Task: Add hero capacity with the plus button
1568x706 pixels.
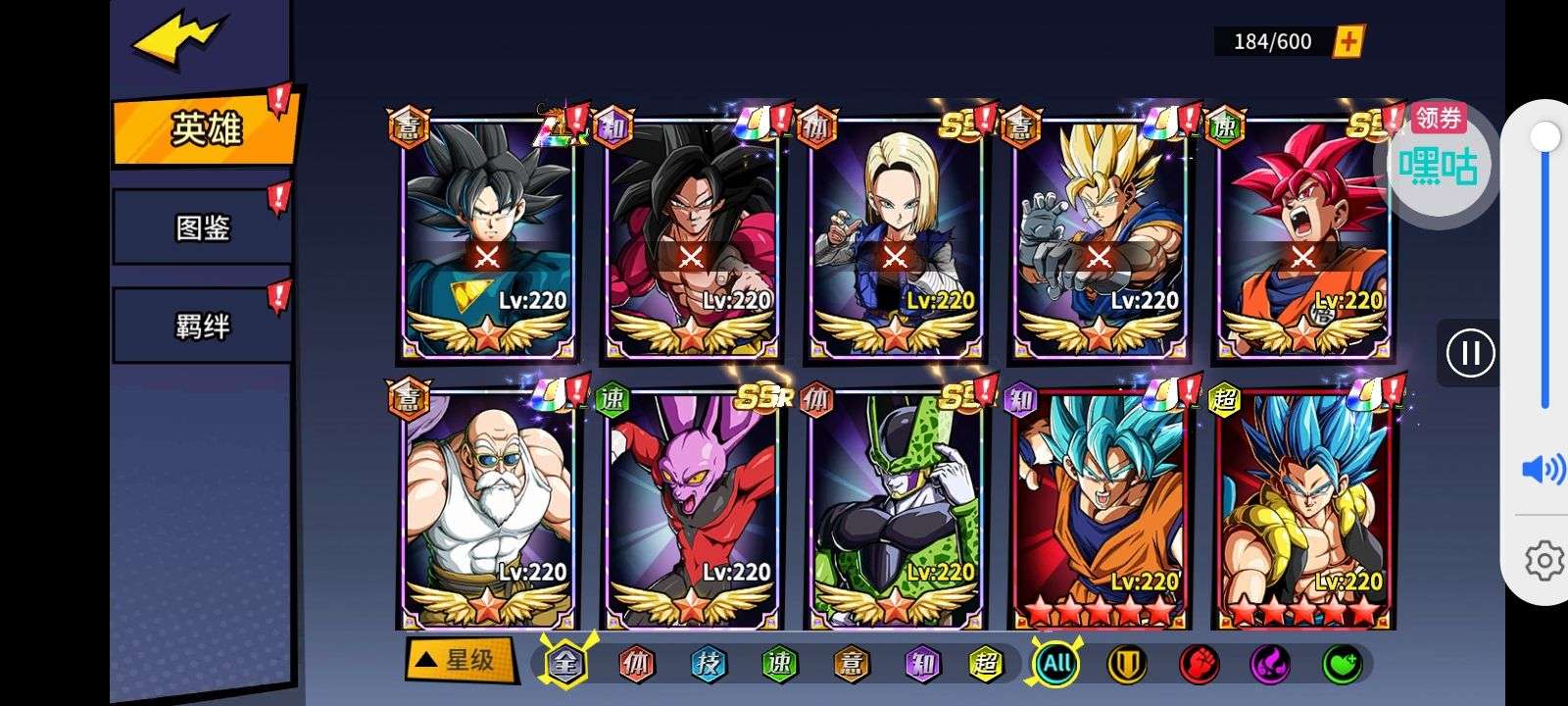Action: point(1349,41)
